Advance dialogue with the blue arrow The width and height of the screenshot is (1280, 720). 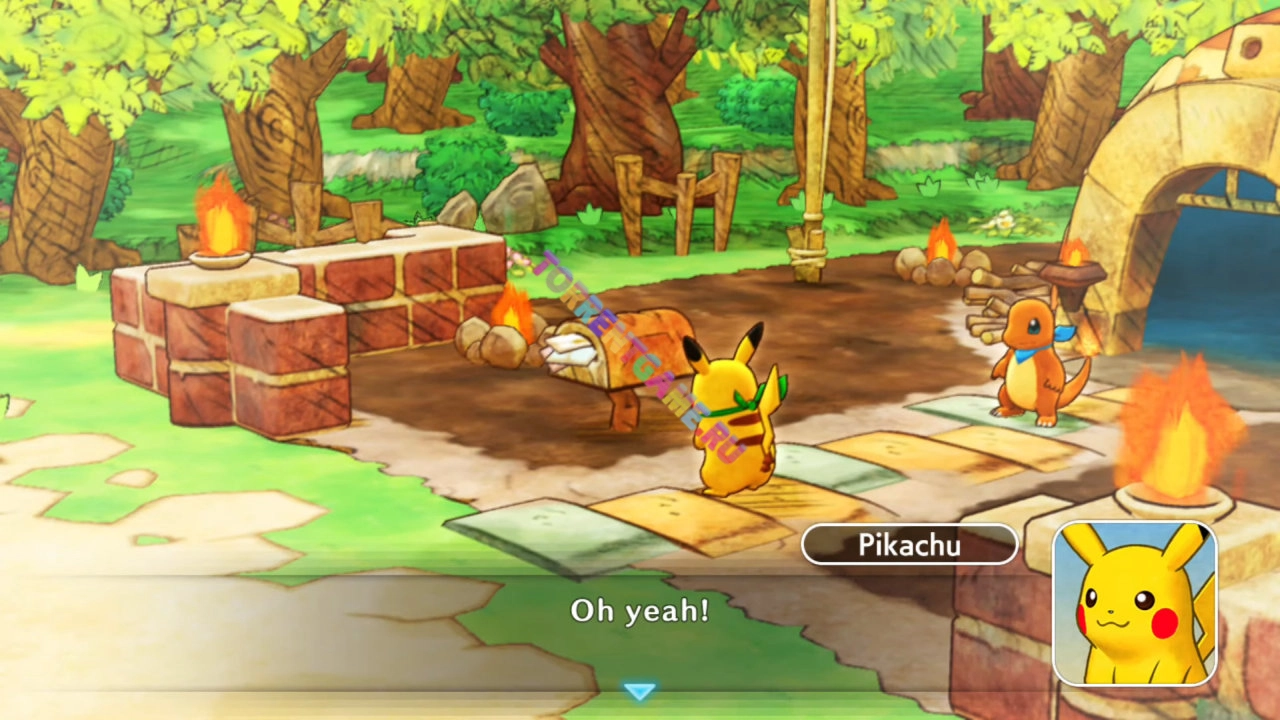coord(639,691)
